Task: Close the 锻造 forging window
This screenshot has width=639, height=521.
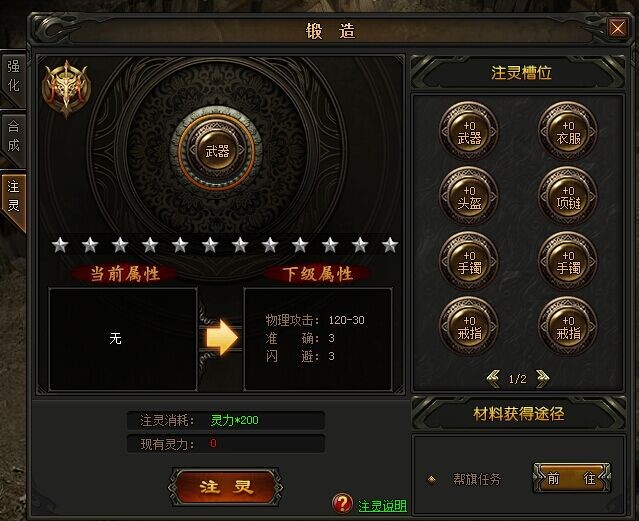Action: pyautogui.click(x=617, y=28)
